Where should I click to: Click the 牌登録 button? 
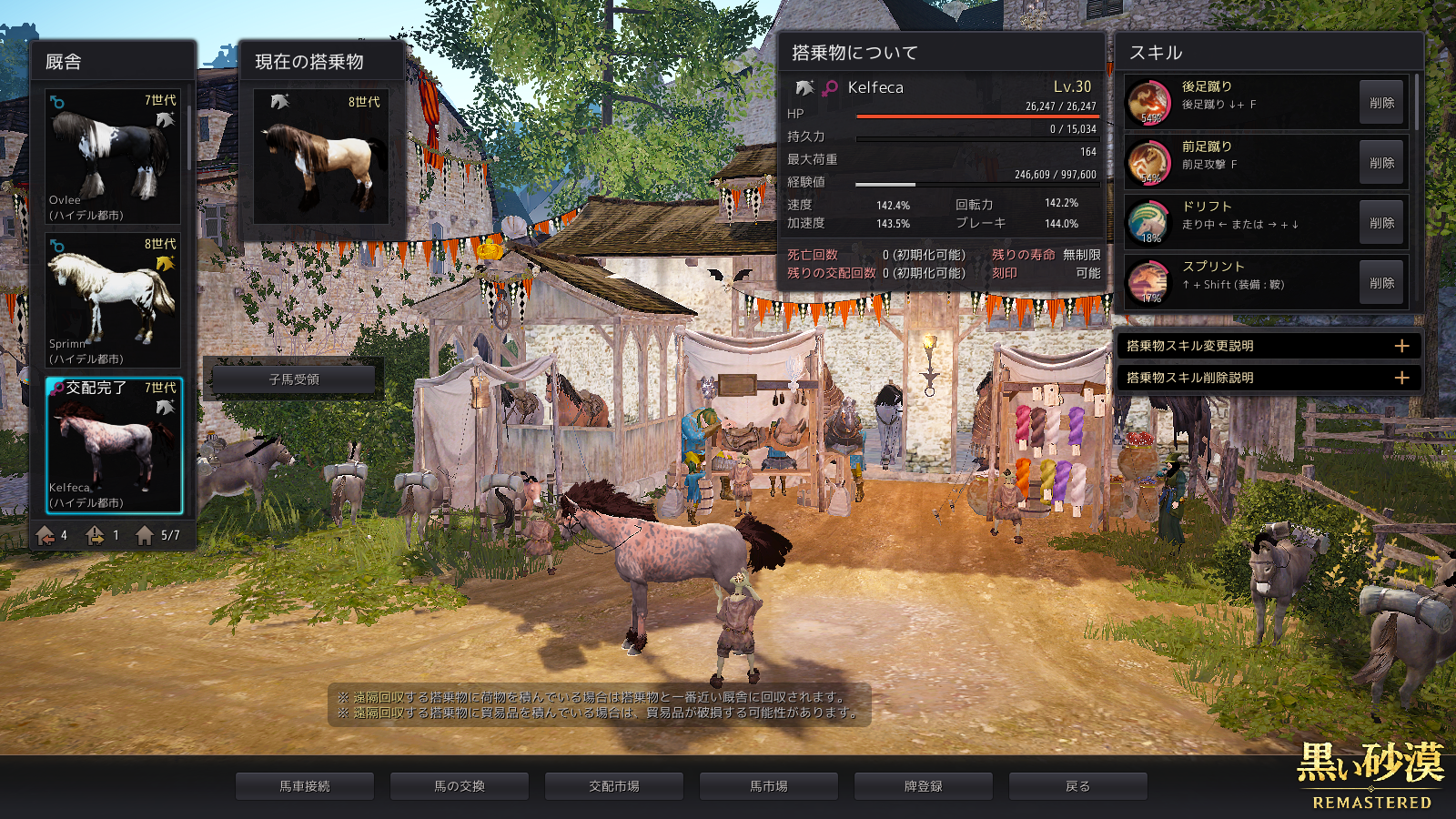(x=924, y=786)
